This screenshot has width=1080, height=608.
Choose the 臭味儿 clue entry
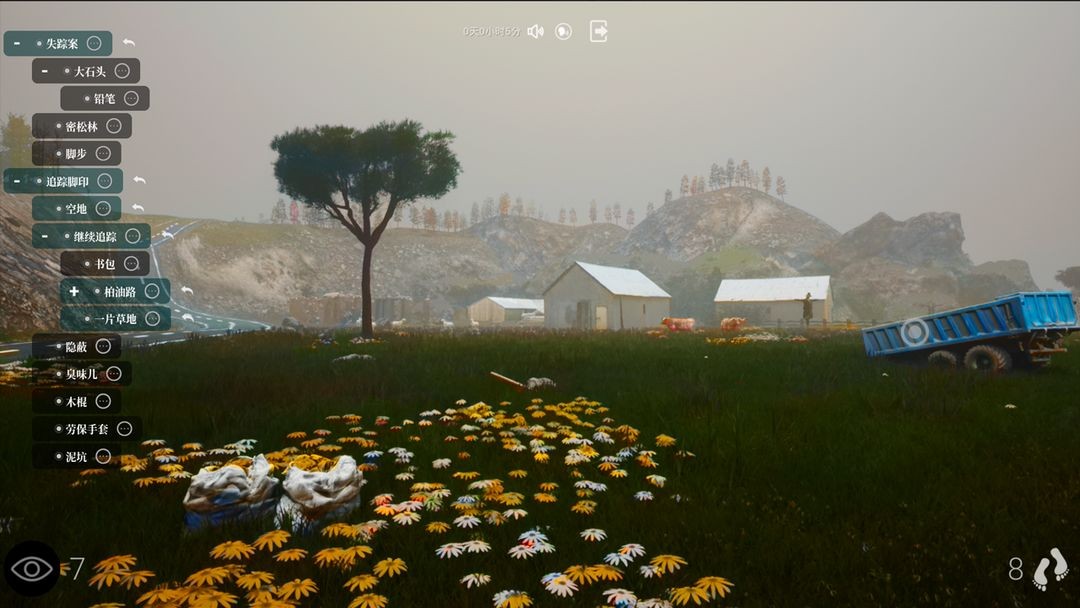(x=82, y=374)
